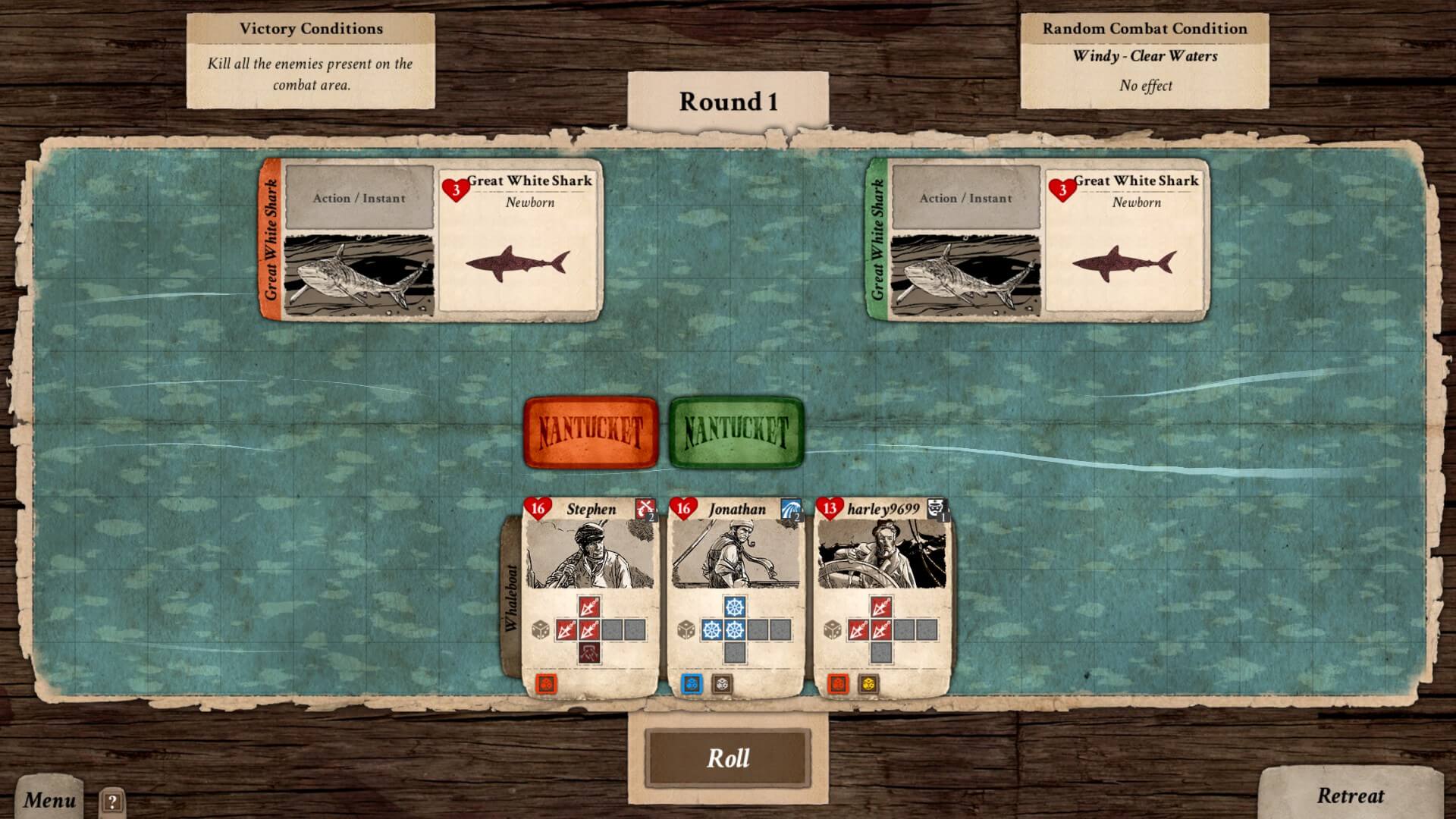The width and height of the screenshot is (1456, 819).
Task: Click Stephen's harpooner class icon
Action: pyautogui.click(x=645, y=509)
